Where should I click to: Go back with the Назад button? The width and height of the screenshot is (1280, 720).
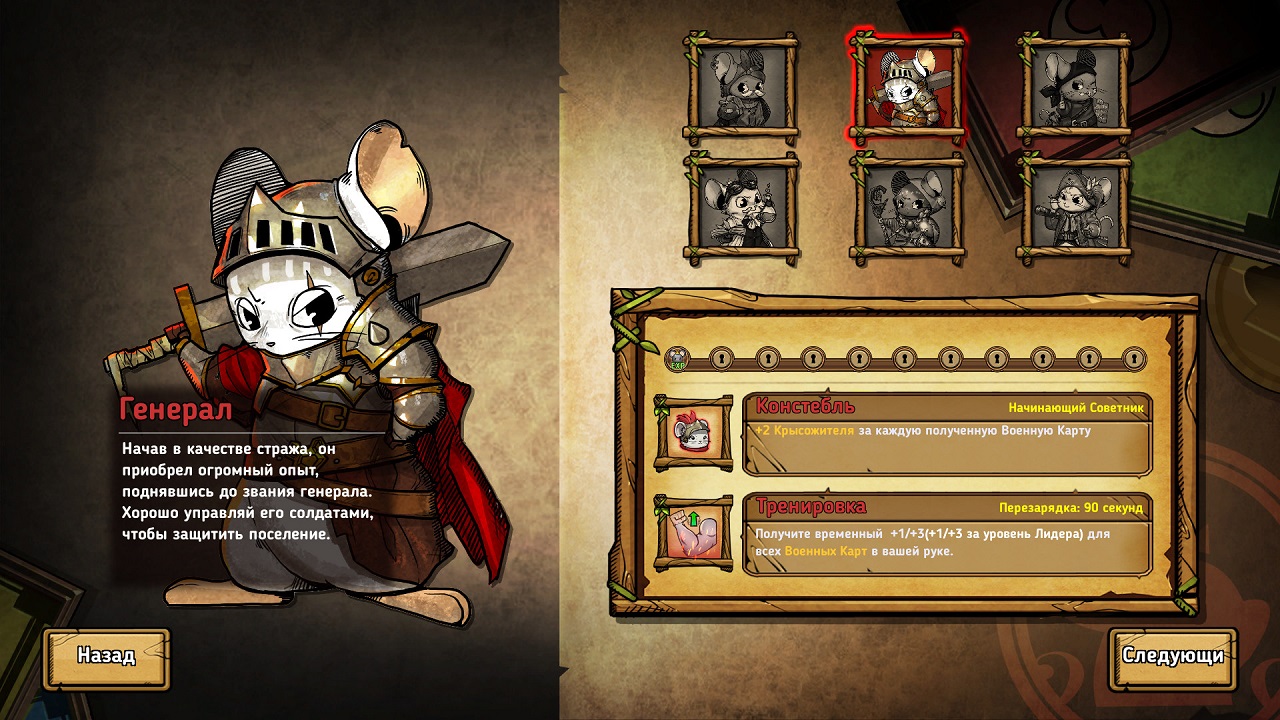click(106, 657)
